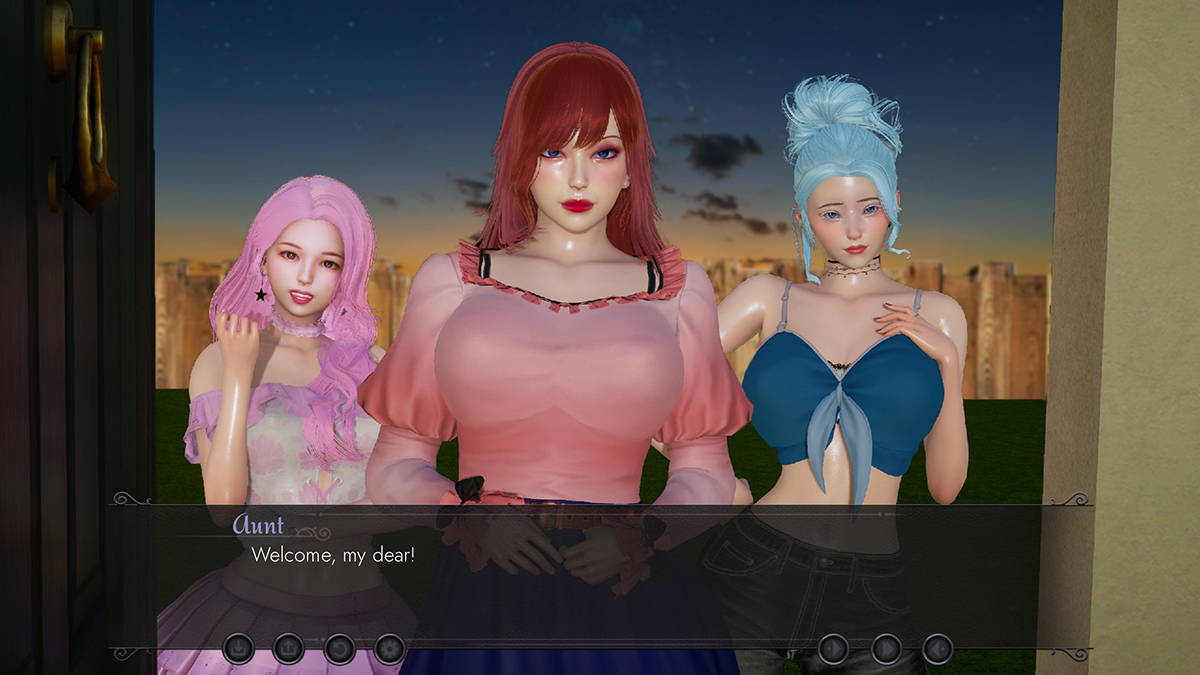This screenshot has height=675, width=1200.
Task: Open settings with the gear icon
Action: 389,649
